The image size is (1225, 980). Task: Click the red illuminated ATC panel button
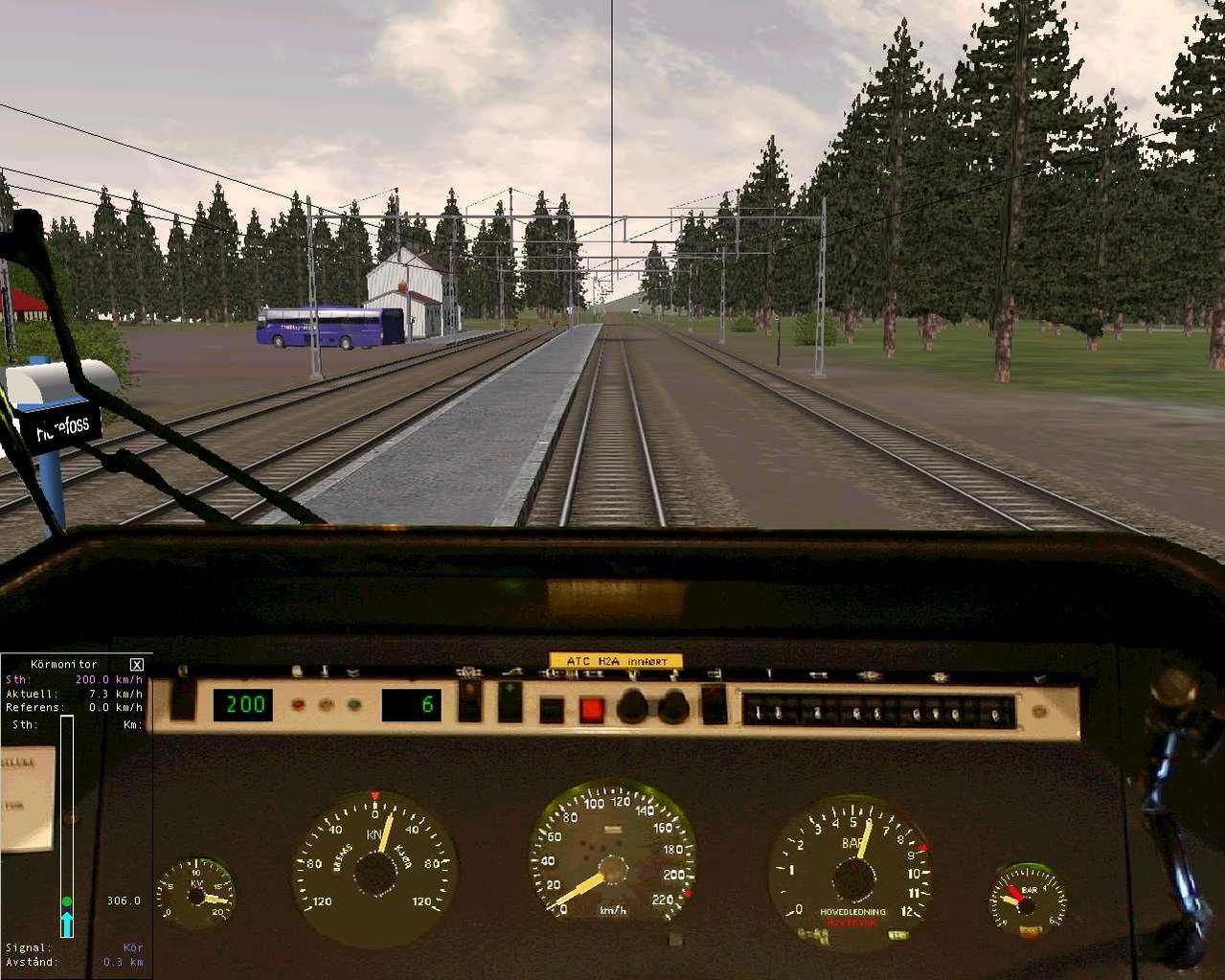click(591, 710)
